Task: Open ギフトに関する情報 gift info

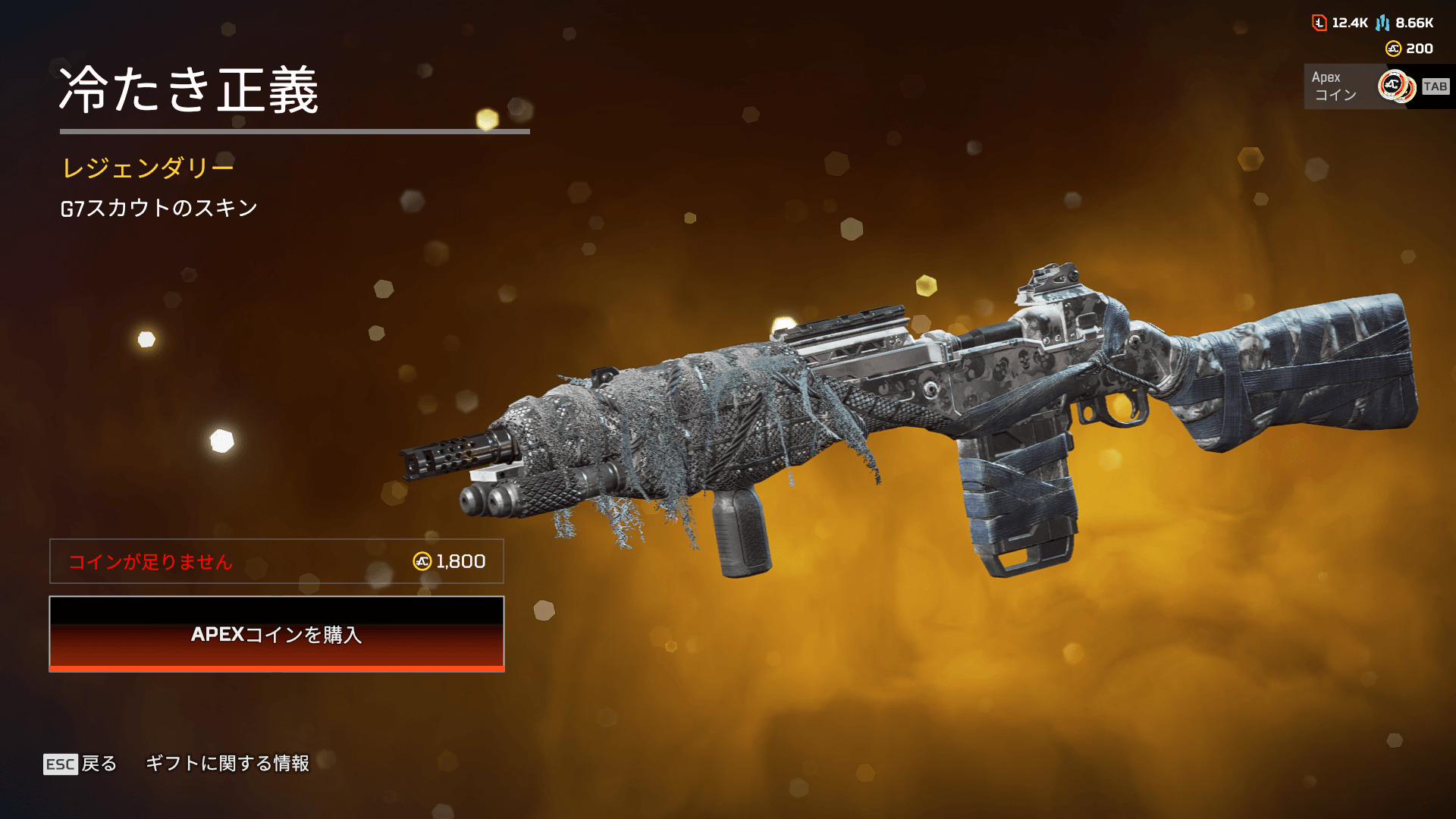Action: click(227, 764)
